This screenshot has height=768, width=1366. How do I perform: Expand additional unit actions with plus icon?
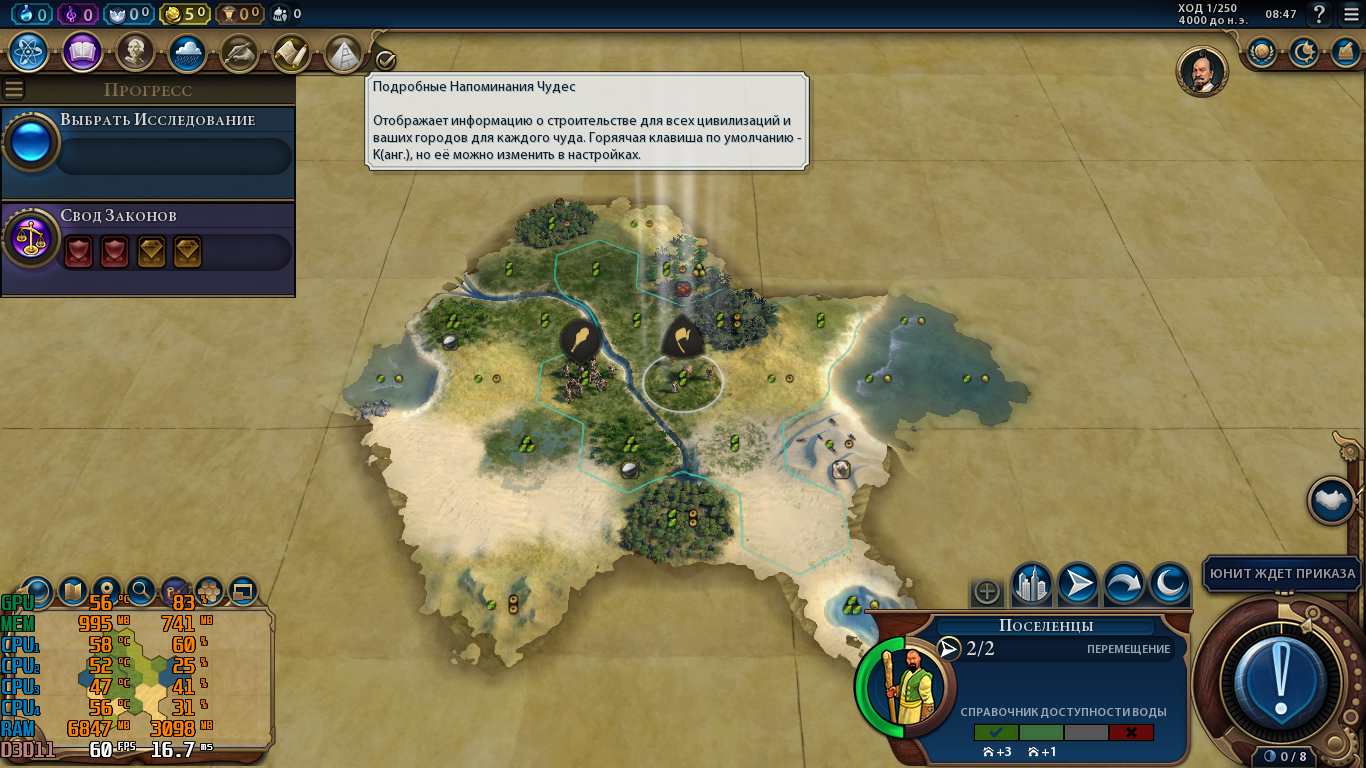tap(986, 591)
